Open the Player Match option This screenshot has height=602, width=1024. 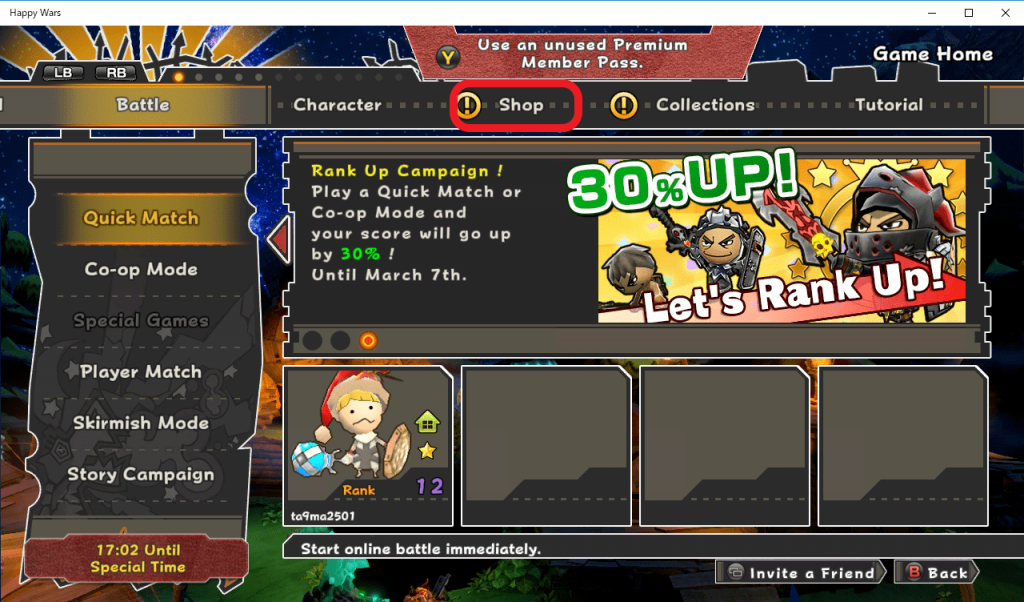pos(141,372)
